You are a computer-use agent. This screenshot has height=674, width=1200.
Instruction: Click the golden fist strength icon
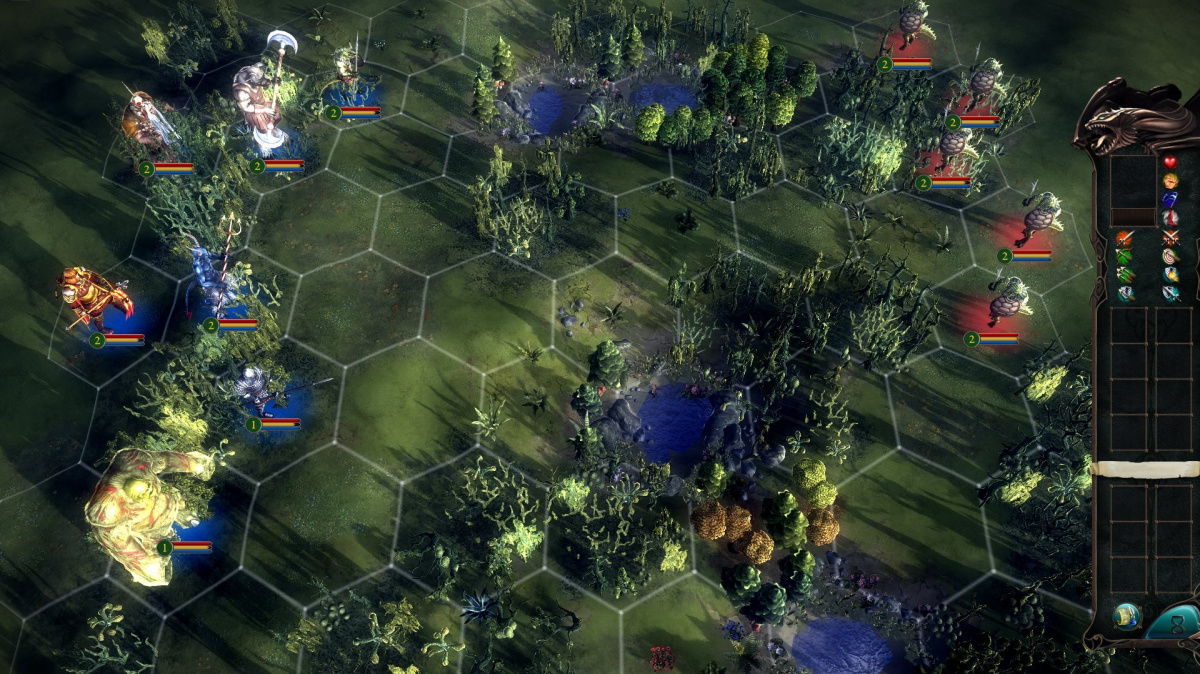coord(1170,182)
